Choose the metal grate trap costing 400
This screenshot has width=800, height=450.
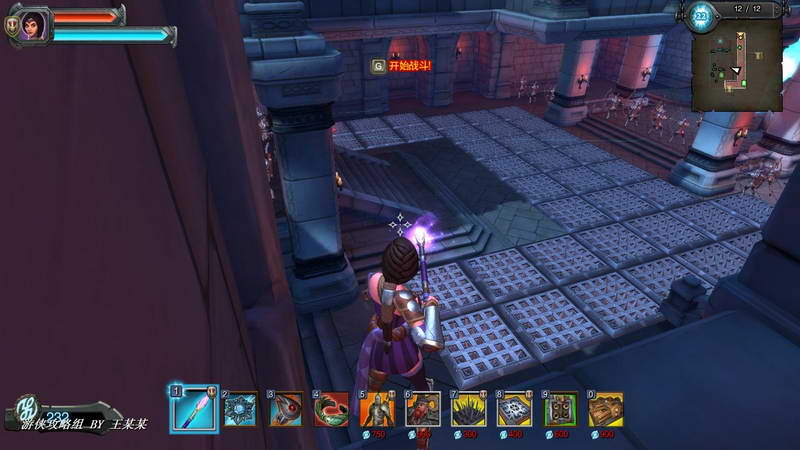click(514, 409)
